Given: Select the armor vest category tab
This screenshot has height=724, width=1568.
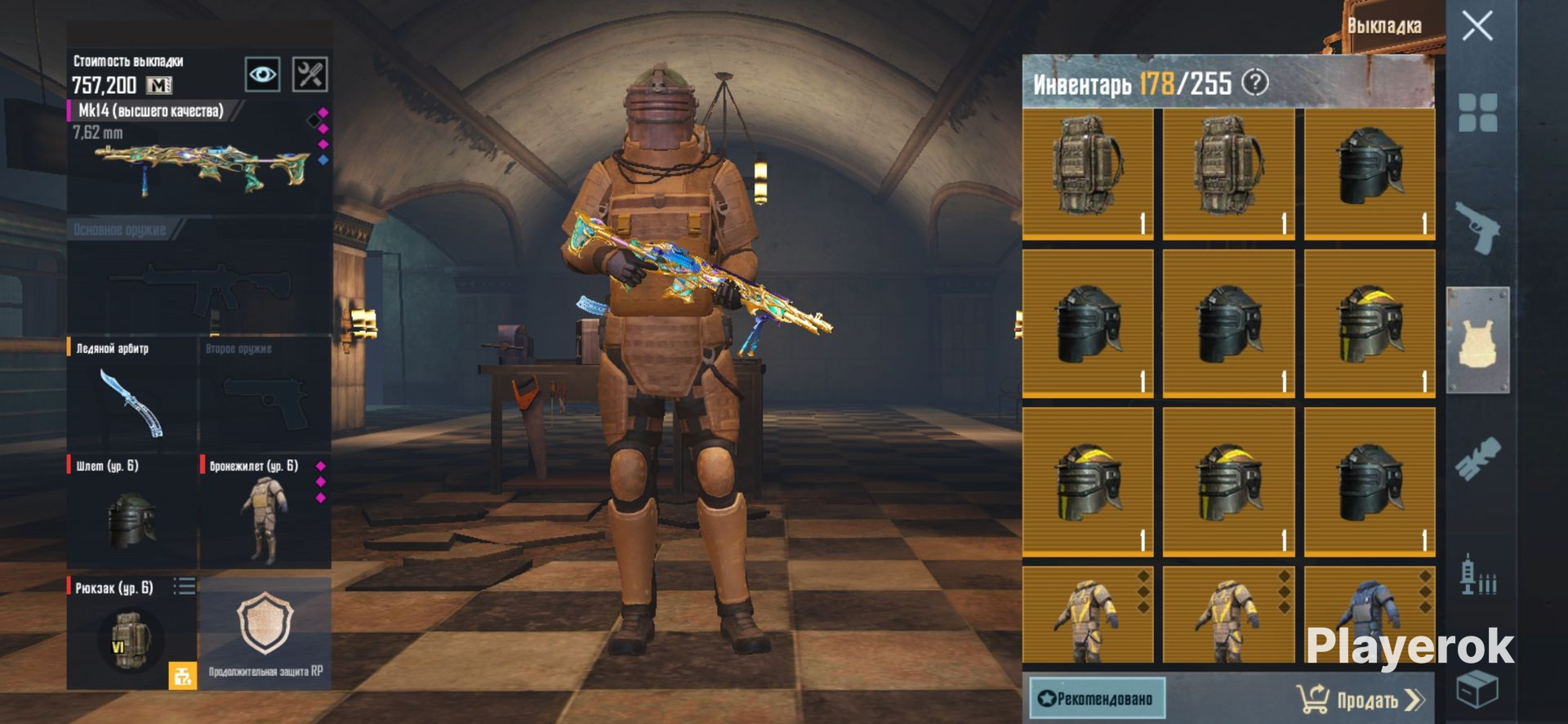Looking at the screenshot, I should 1477,340.
